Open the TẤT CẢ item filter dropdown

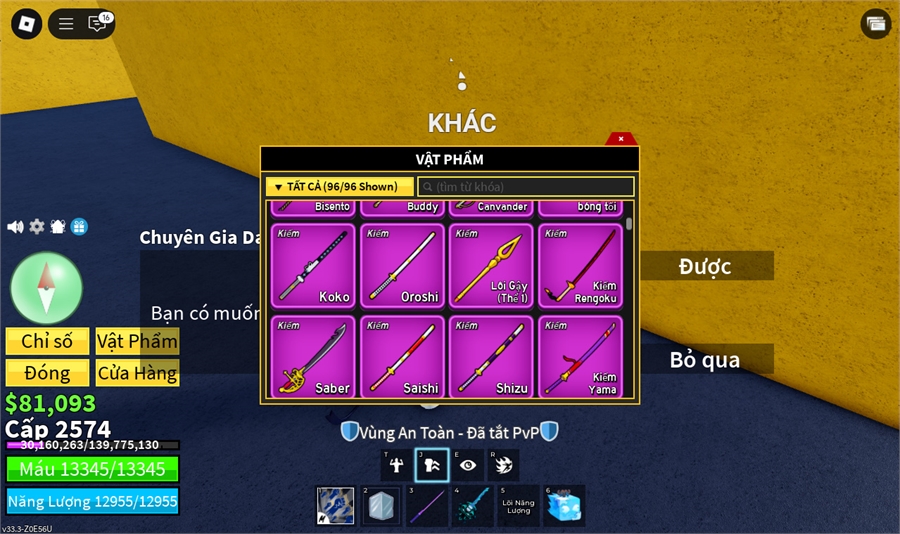coord(339,186)
